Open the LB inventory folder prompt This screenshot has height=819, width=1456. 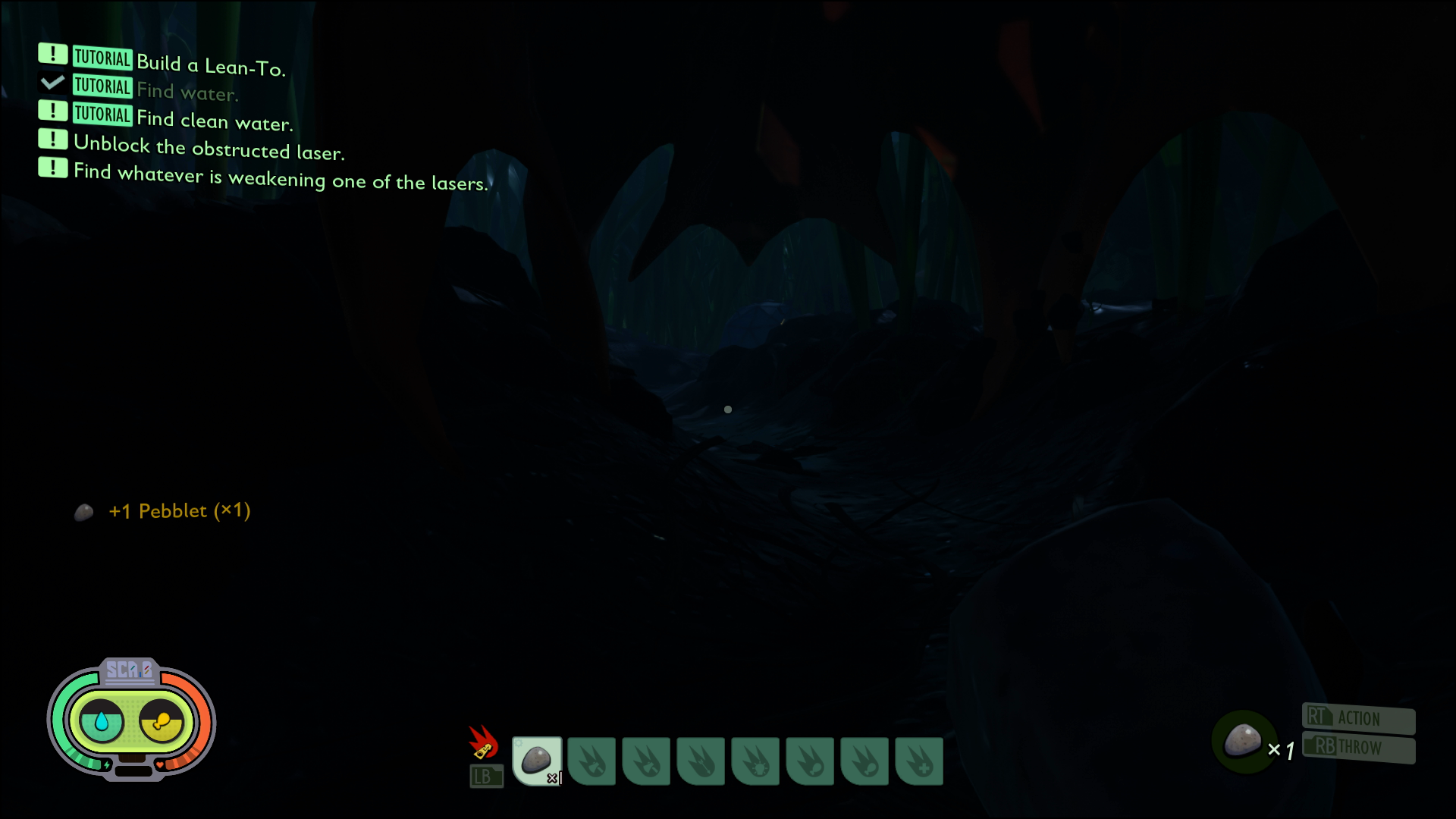(x=485, y=775)
